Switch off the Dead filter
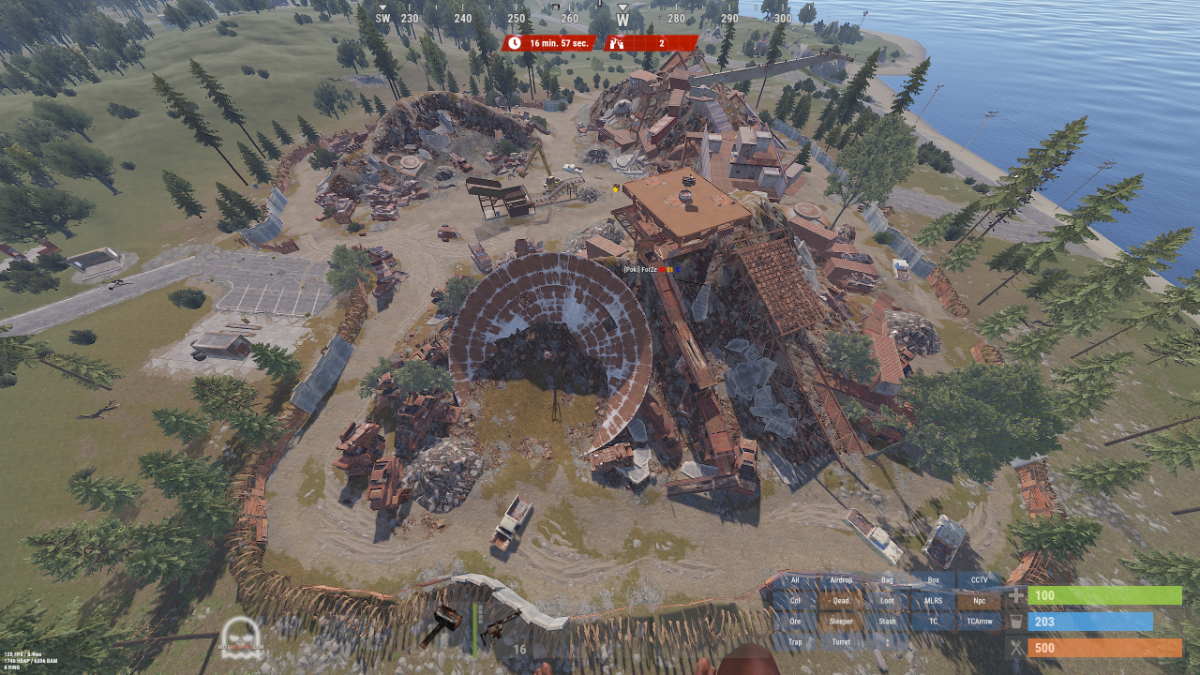Screen dimensions: 1200x675 coord(841,601)
